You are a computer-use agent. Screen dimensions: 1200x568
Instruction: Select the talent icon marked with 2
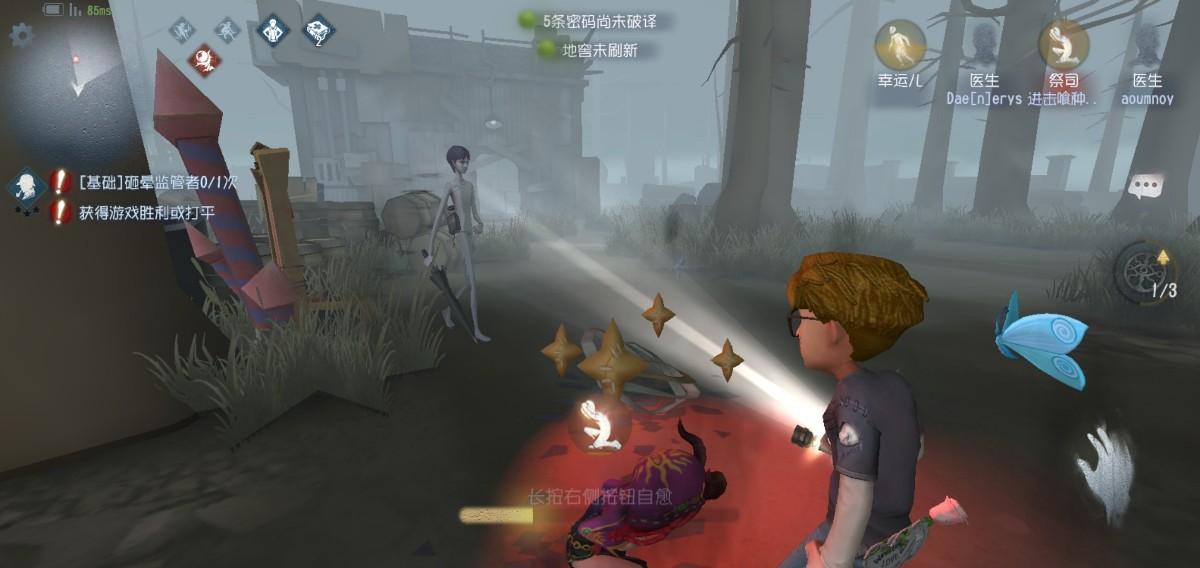pyautogui.click(x=318, y=31)
